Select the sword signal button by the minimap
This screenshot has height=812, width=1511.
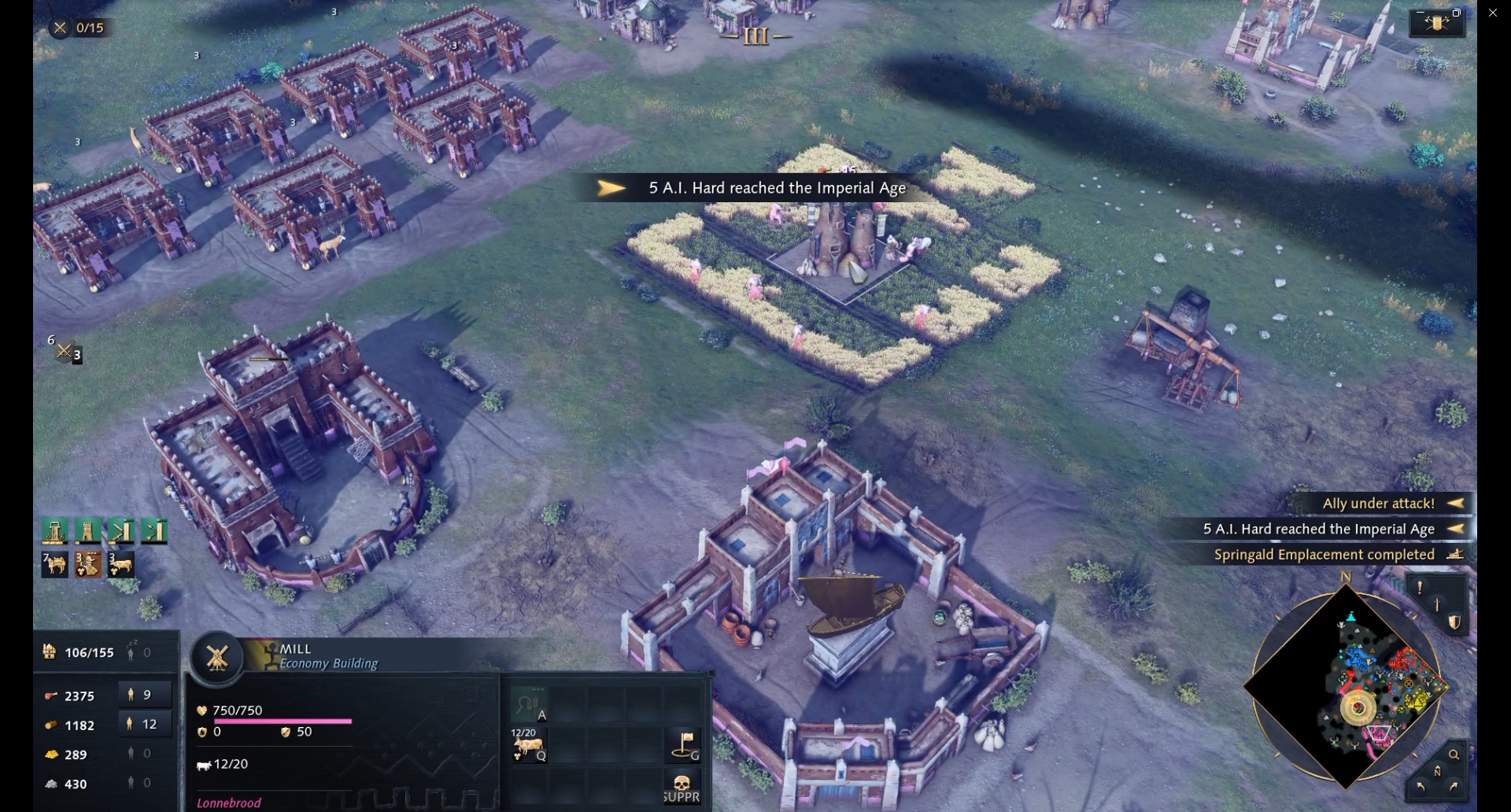pyautogui.click(x=1437, y=605)
